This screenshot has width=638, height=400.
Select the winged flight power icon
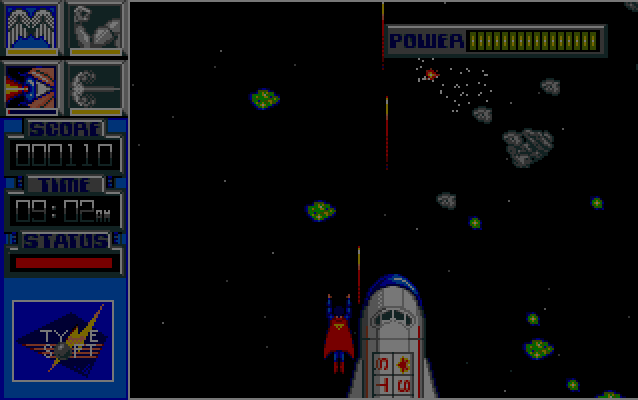[31, 28]
